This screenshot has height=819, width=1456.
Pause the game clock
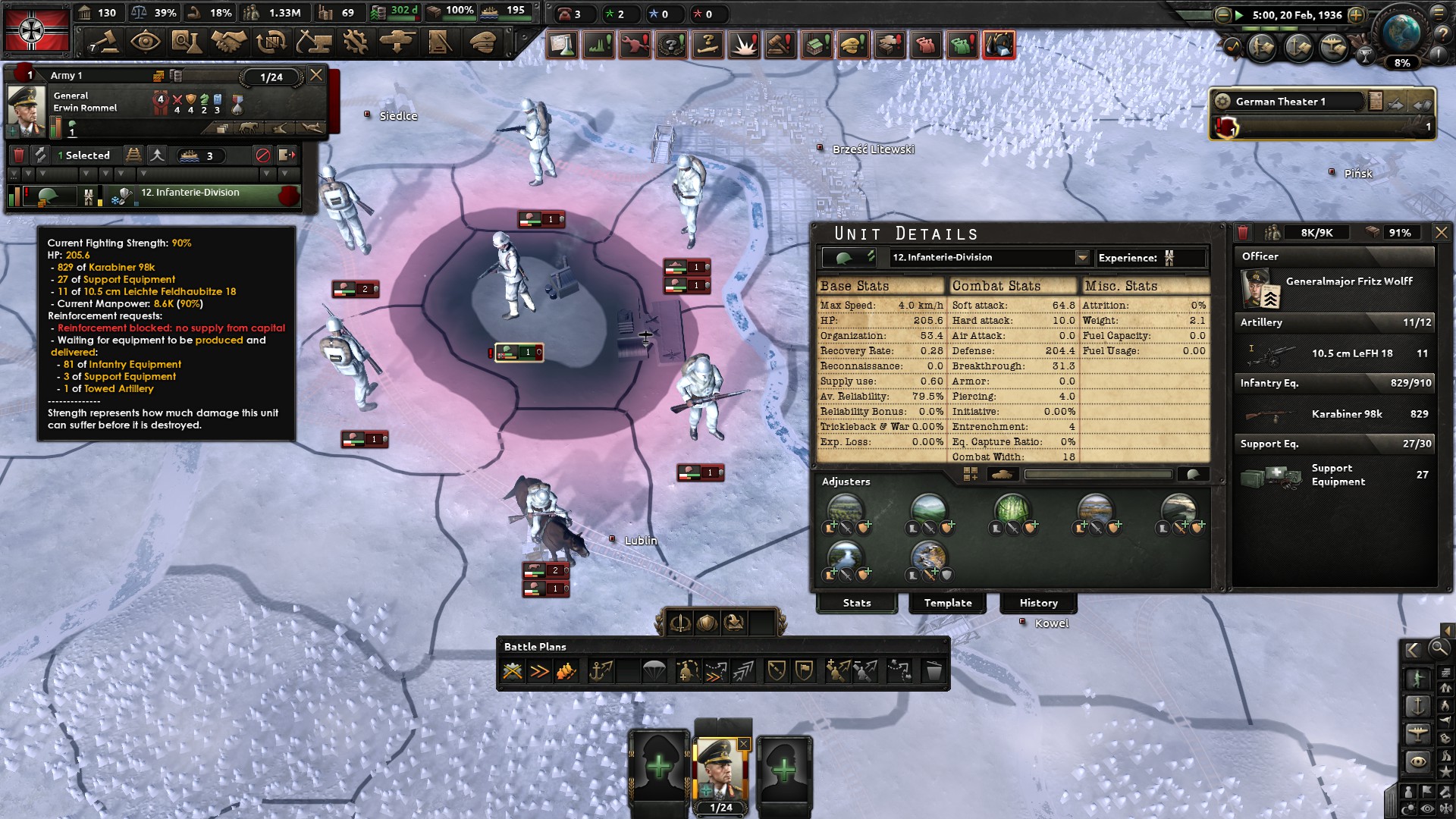tap(1239, 15)
